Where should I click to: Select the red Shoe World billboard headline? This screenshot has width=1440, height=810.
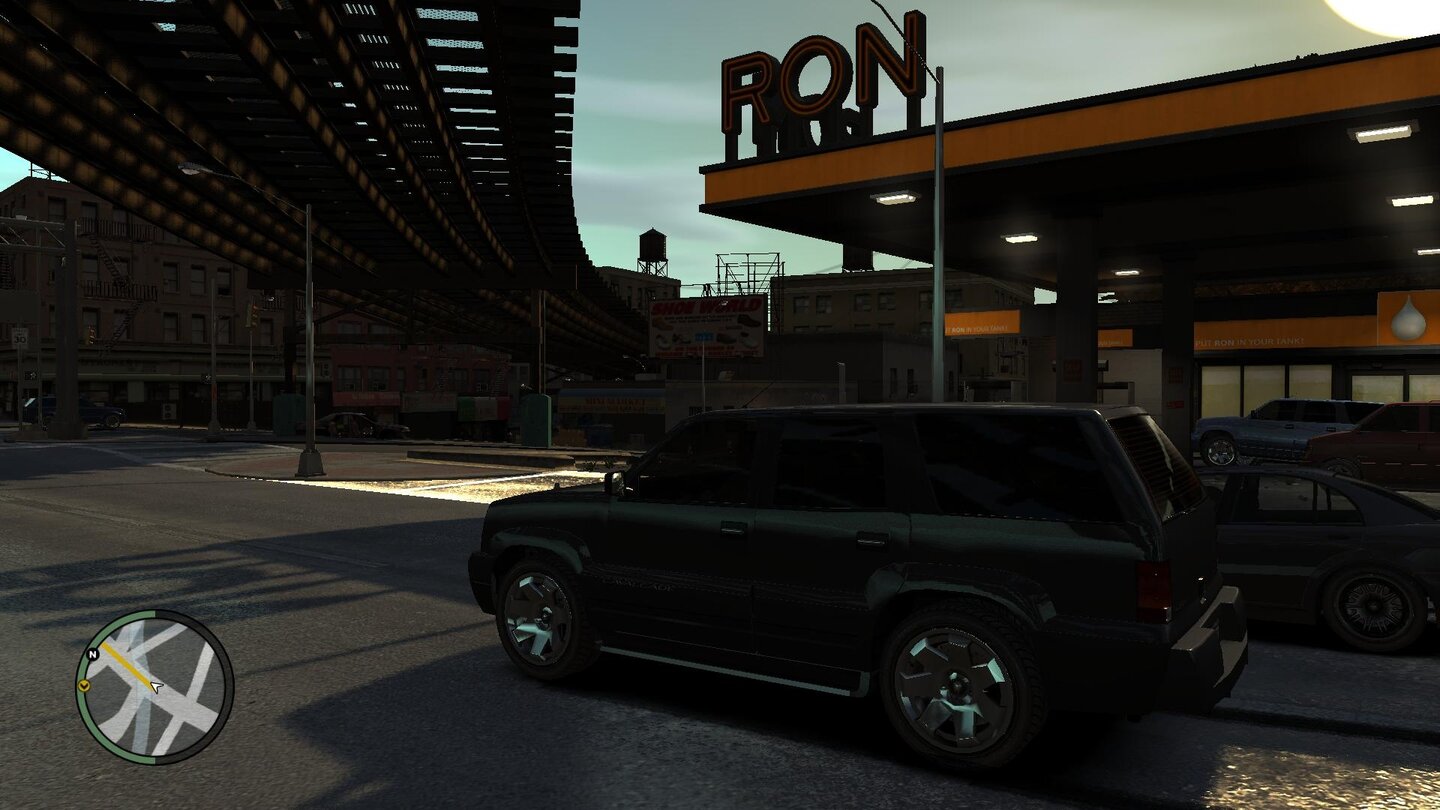pos(705,305)
